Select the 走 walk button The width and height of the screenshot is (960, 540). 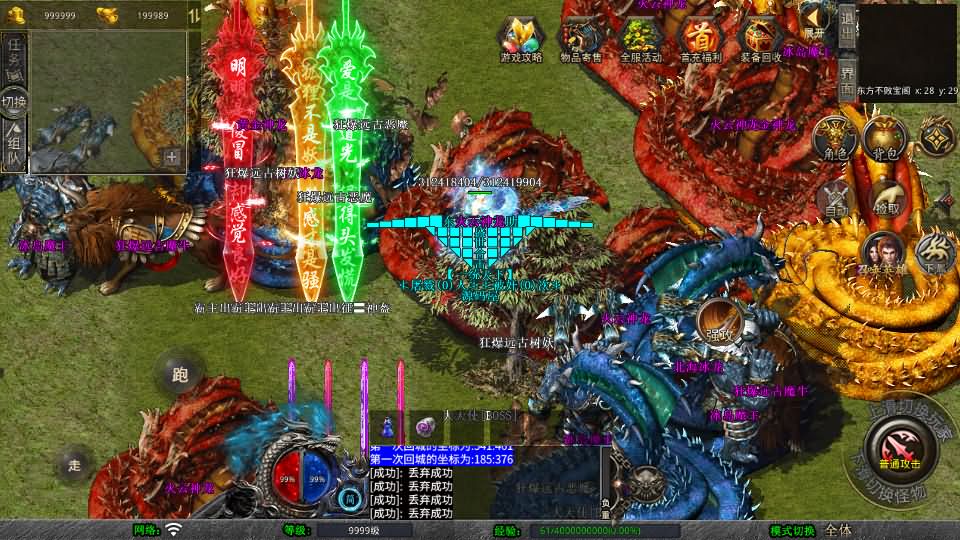[73, 464]
